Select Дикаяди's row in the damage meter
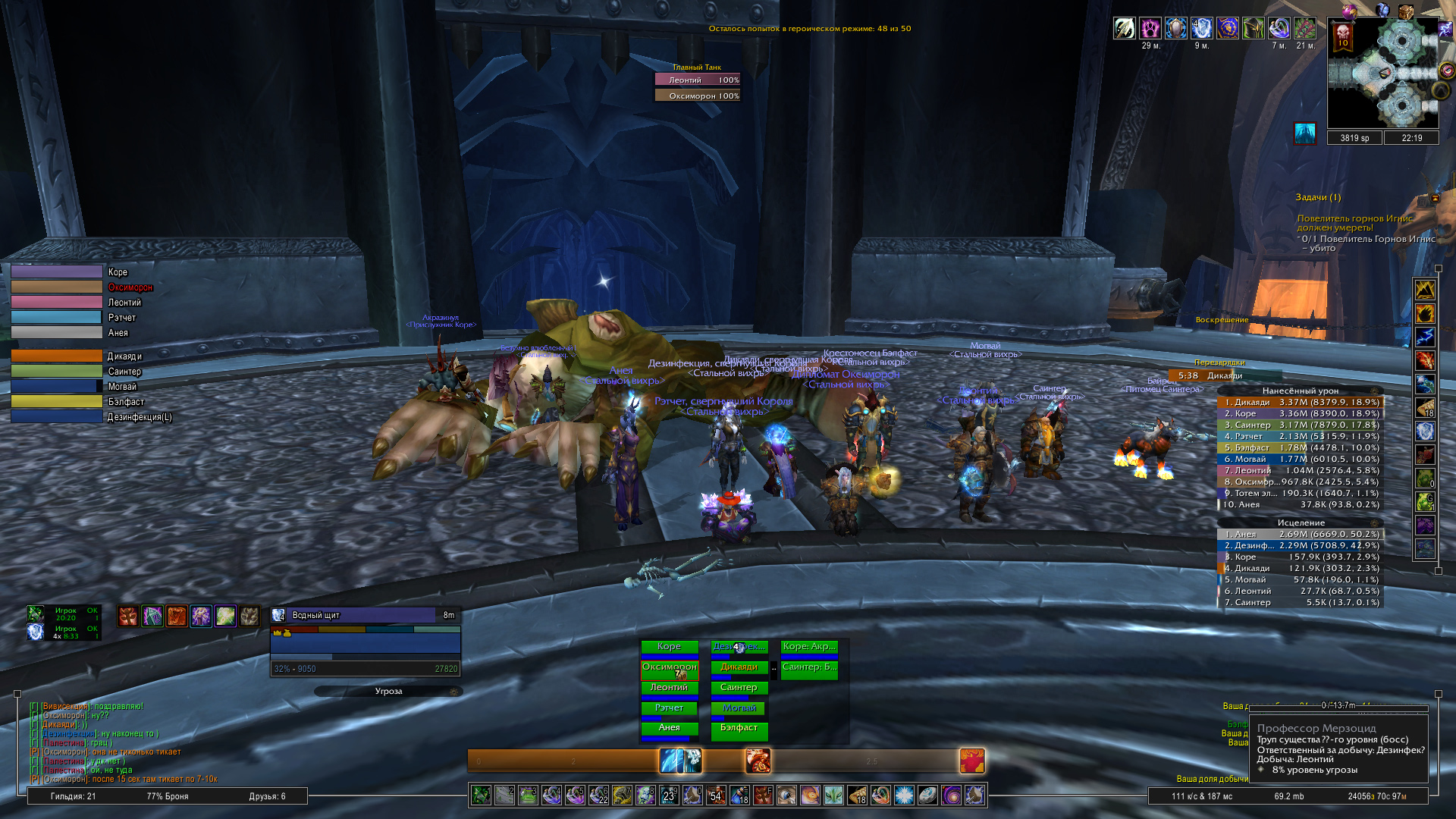The height and width of the screenshot is (819, 1456). [1300, 402]
